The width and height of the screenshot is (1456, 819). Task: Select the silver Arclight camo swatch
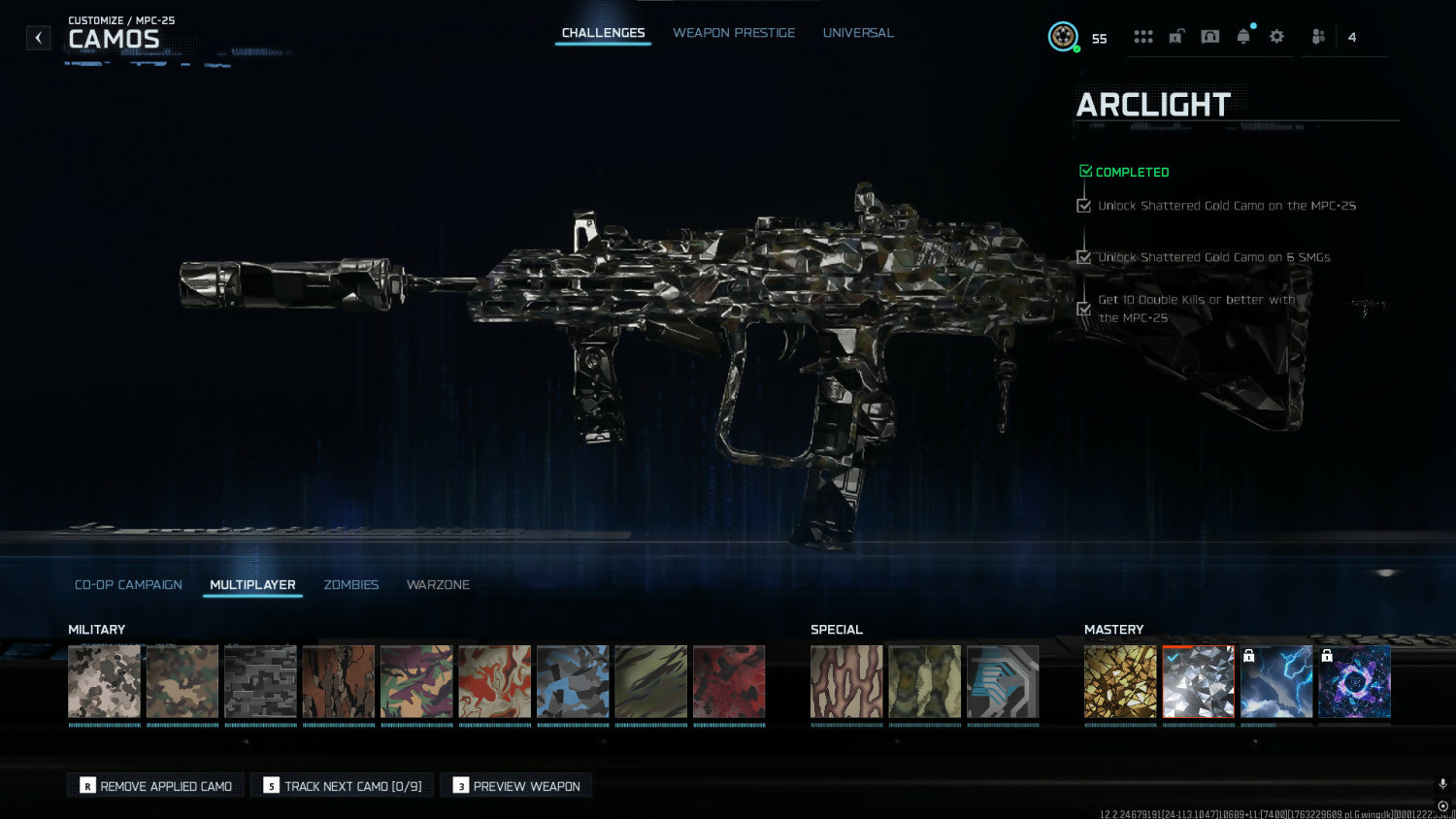click(1199, 682)
